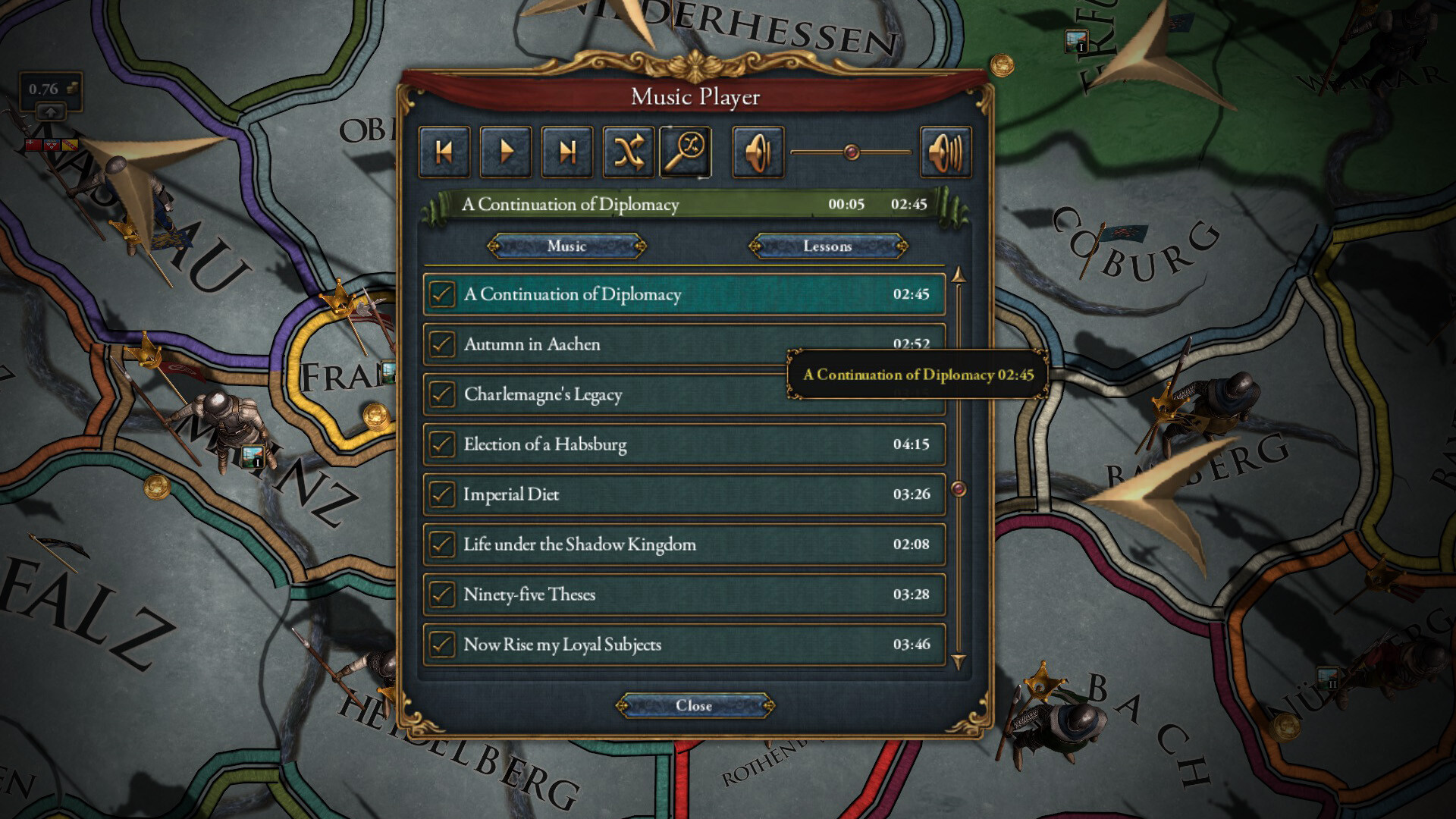This screenshot has height=819, width=1456.
Task: Uncheck the Autumn in Aachen track
Action: click(x=442, y=344)
